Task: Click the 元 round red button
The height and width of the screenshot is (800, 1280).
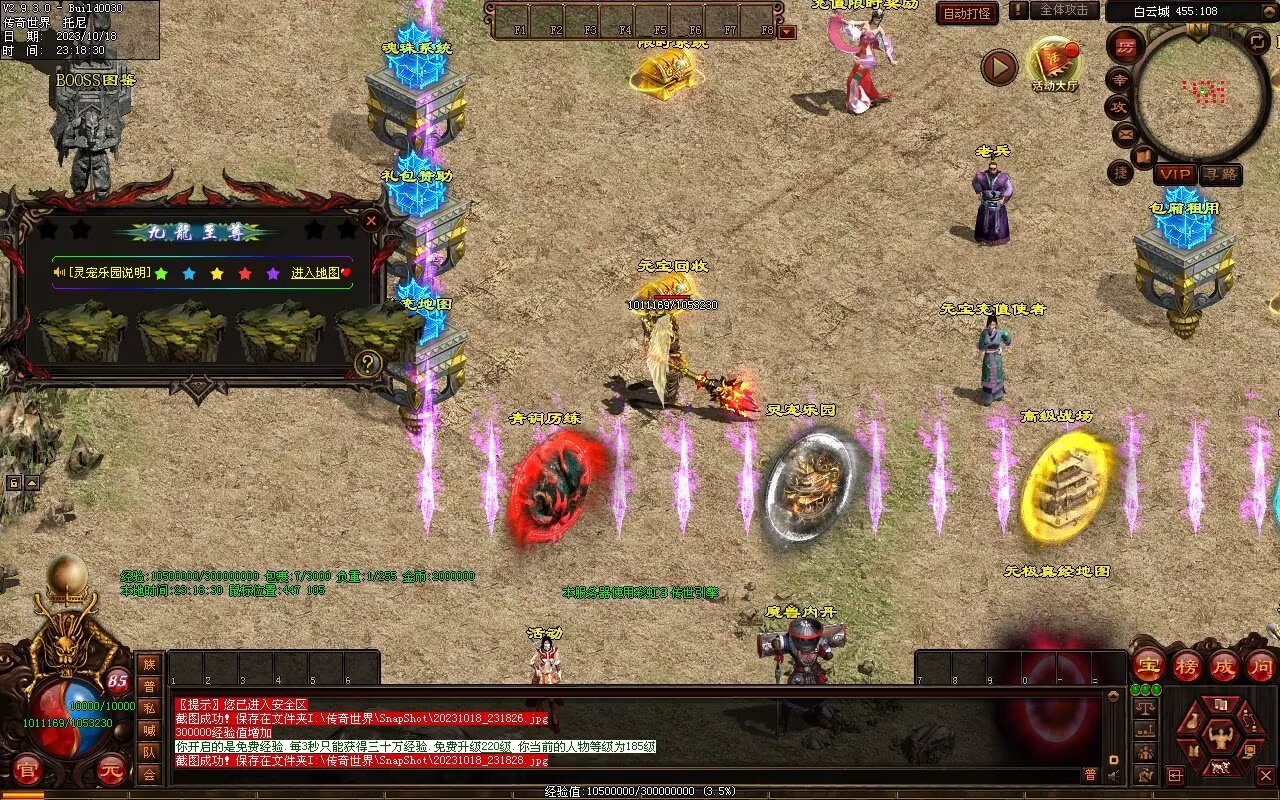Action: click(x=112, y=771)
